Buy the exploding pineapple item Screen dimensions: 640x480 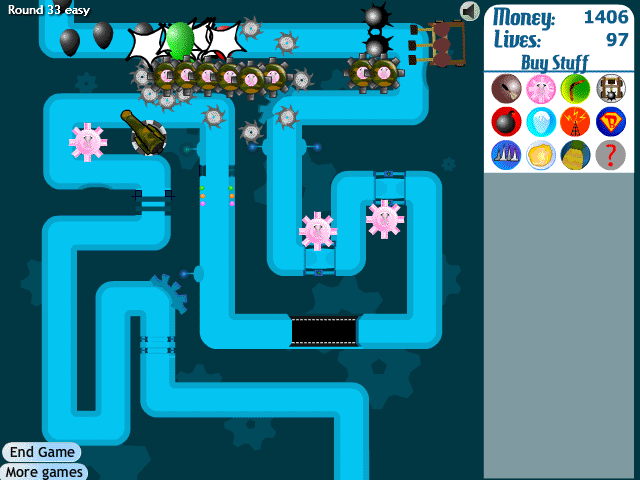(x=575, y=155)
